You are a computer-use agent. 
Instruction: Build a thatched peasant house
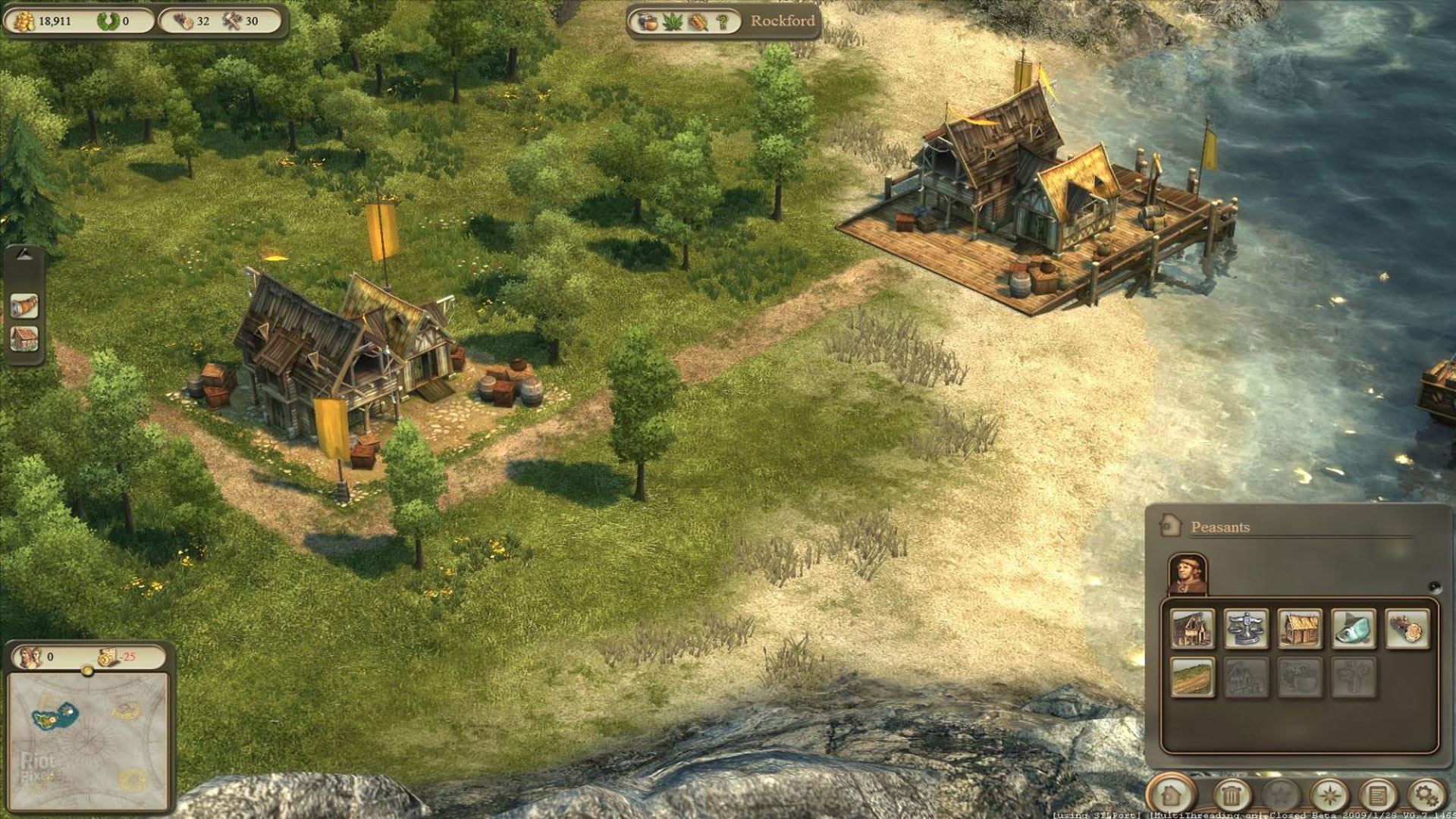1300,629
